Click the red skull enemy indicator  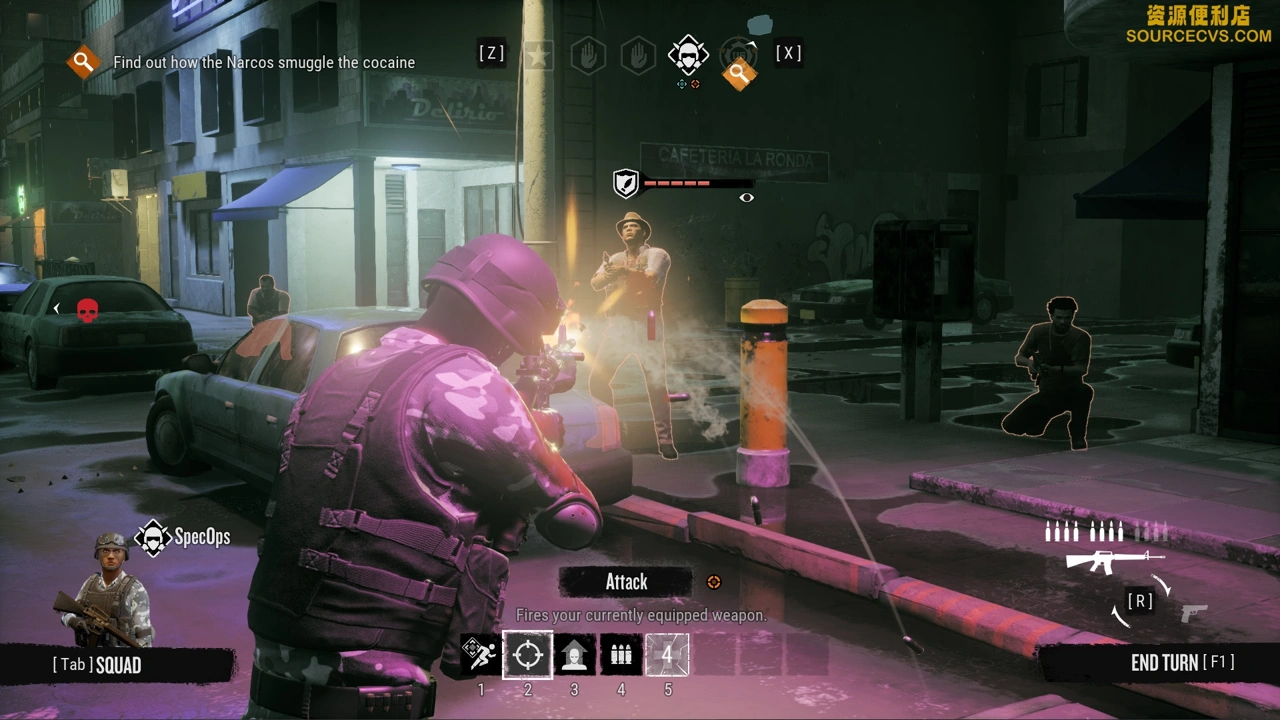[87, 309]
